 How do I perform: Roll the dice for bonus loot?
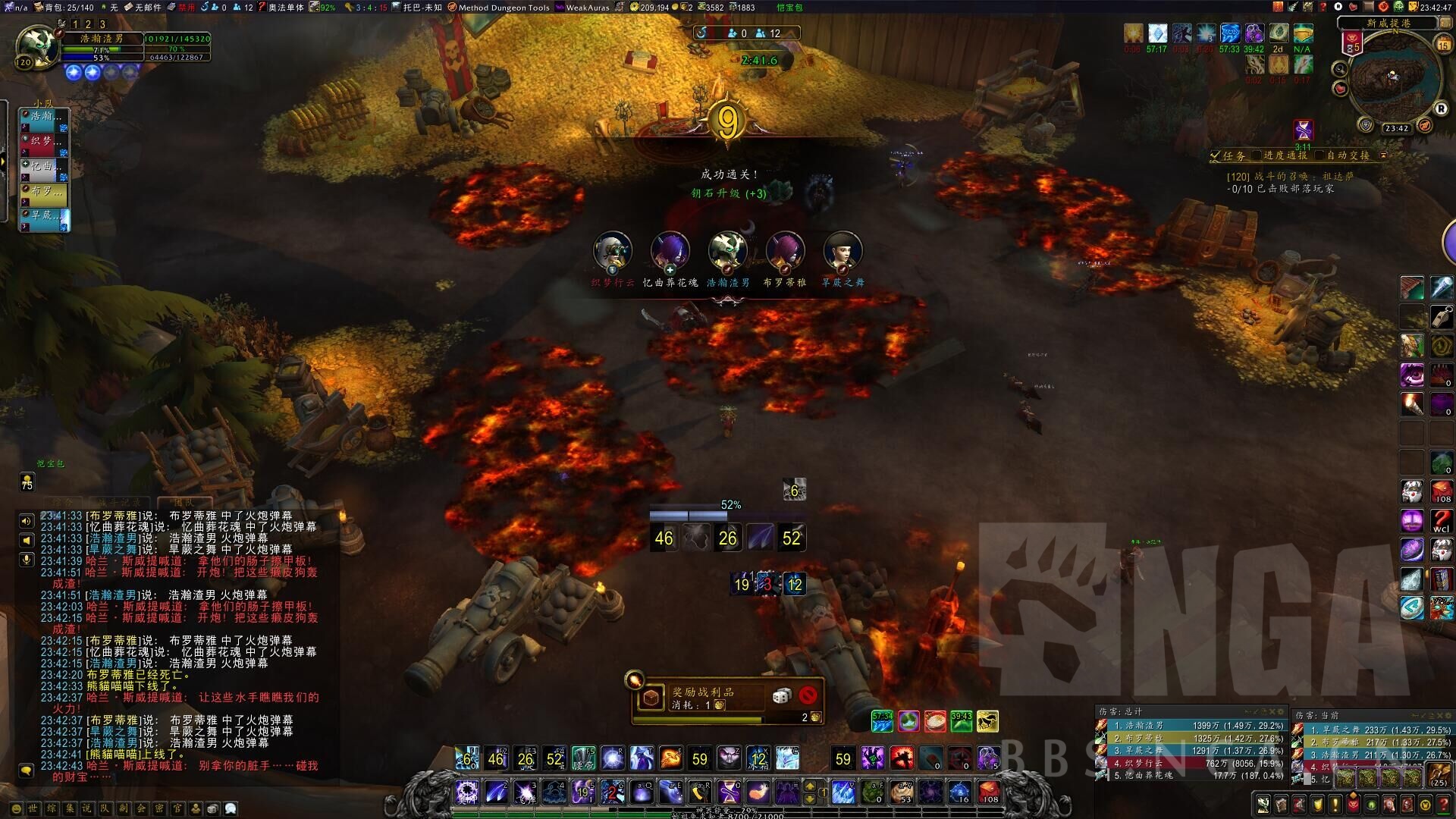(x=782, y=695)
